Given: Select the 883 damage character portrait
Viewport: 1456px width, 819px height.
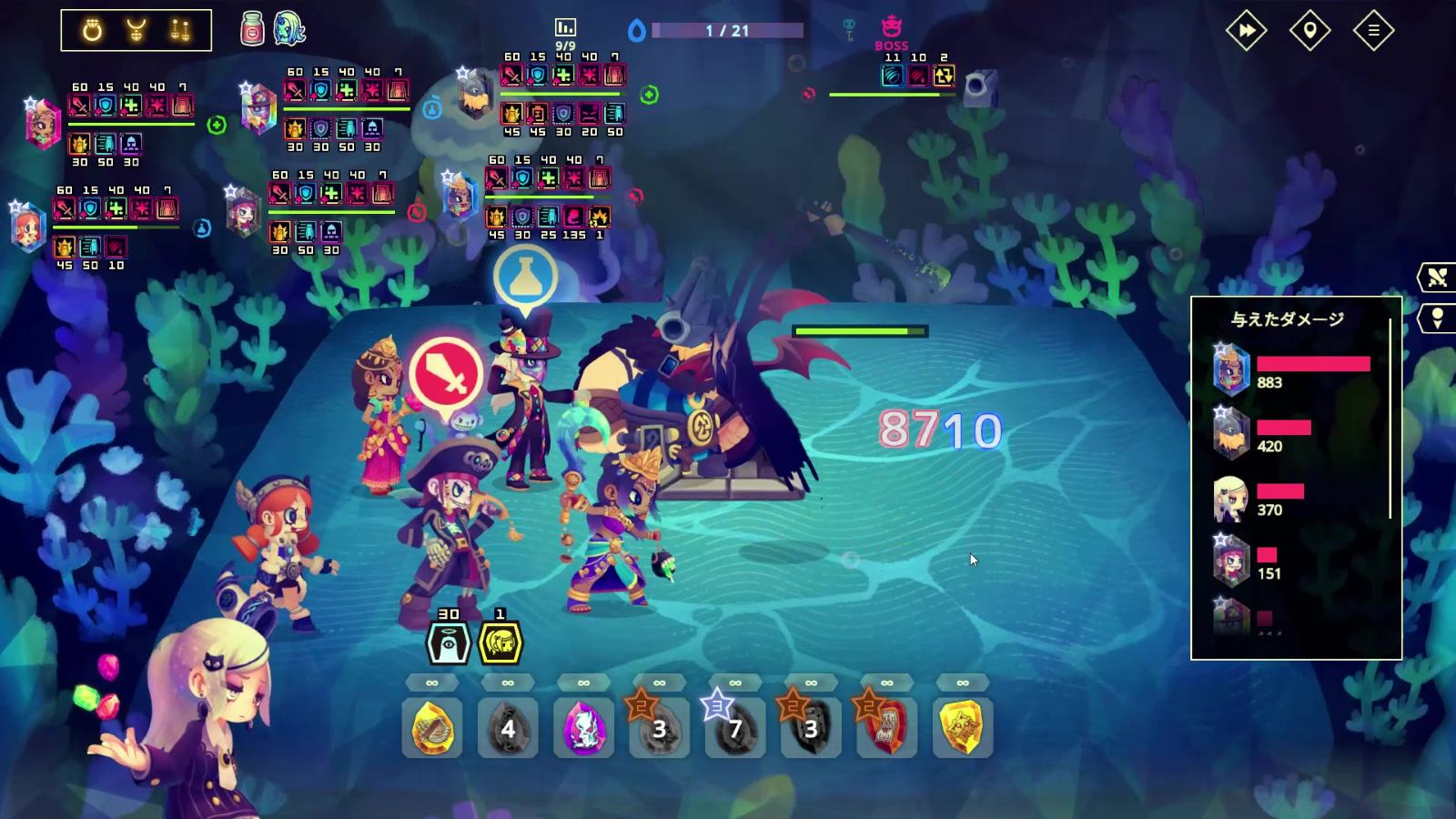Looking at the screenshot, I should (x=1231, y=370).
